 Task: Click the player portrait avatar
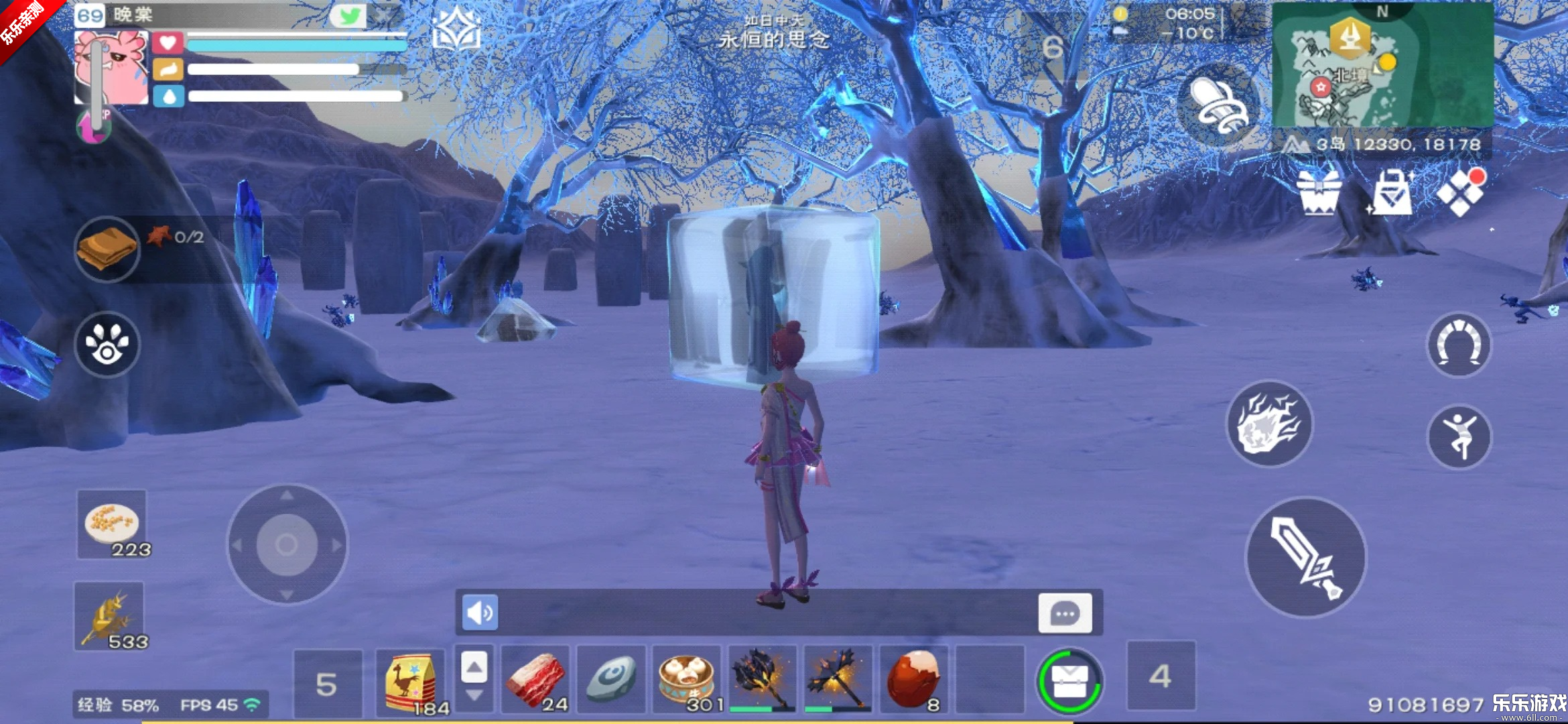point(111,68)
